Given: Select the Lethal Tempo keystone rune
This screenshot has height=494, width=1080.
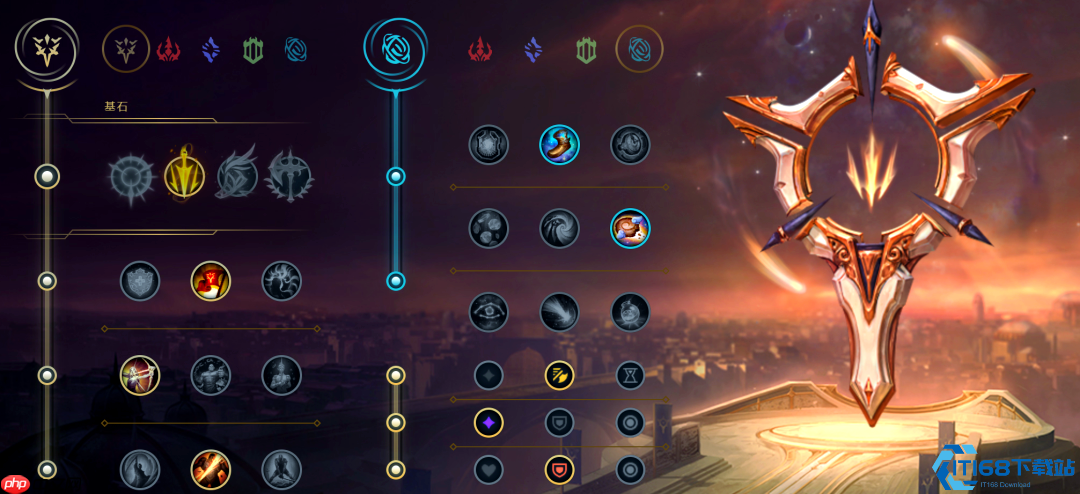Looking at the screenshot, I should 184,177.
